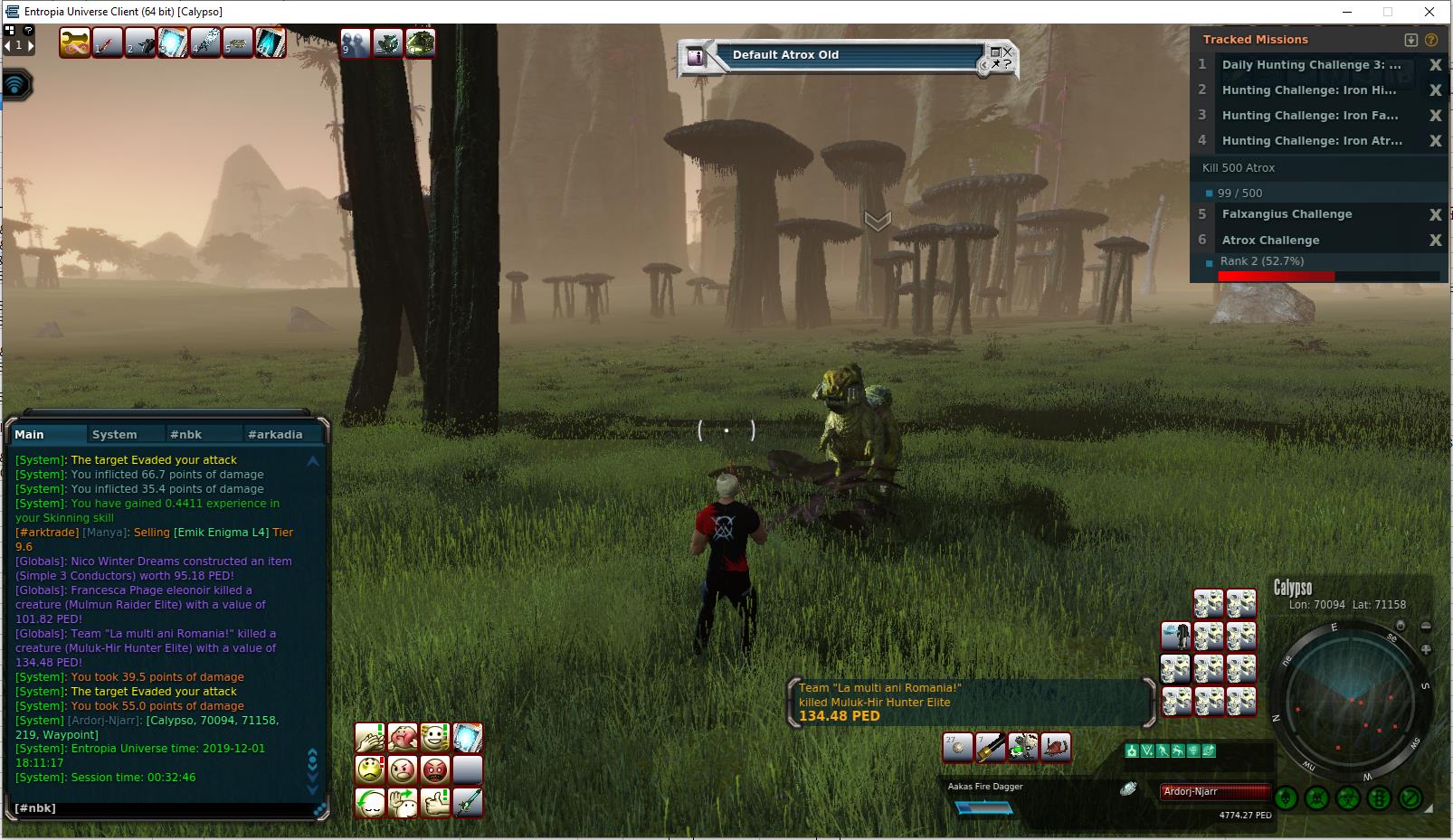Select the sword in hotbar slot 4
This screenshot has height=840, width=1453.
pos(205,42)
